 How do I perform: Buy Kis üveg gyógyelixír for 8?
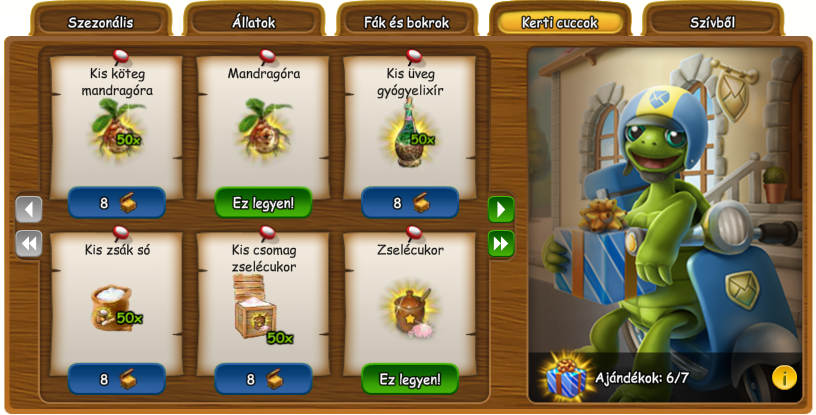pos(410,203)
